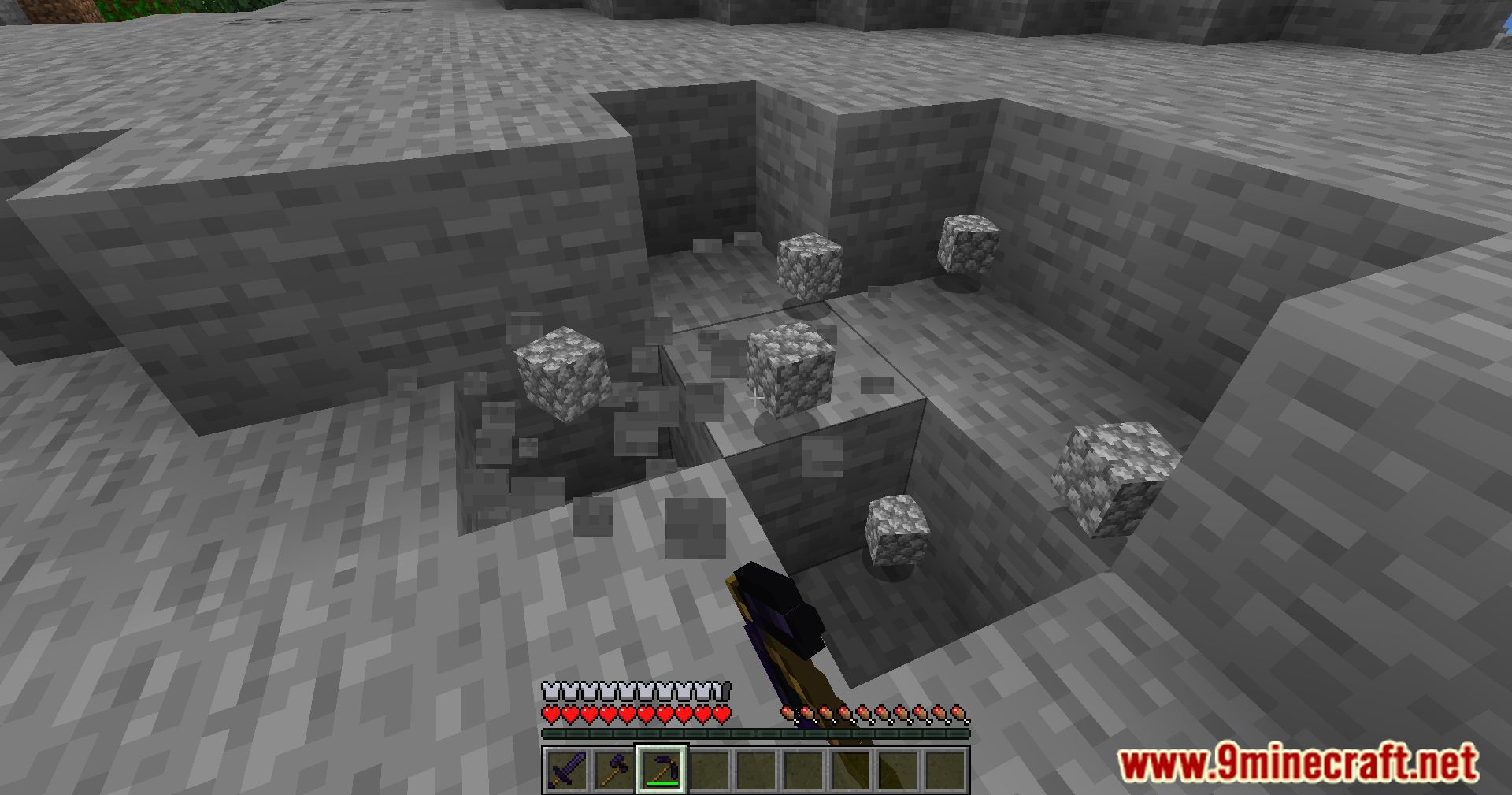Click the first armor chestplate icon
Image resolution: width=1512 pixels, height=795 pixels.
[x=552, y=693]
